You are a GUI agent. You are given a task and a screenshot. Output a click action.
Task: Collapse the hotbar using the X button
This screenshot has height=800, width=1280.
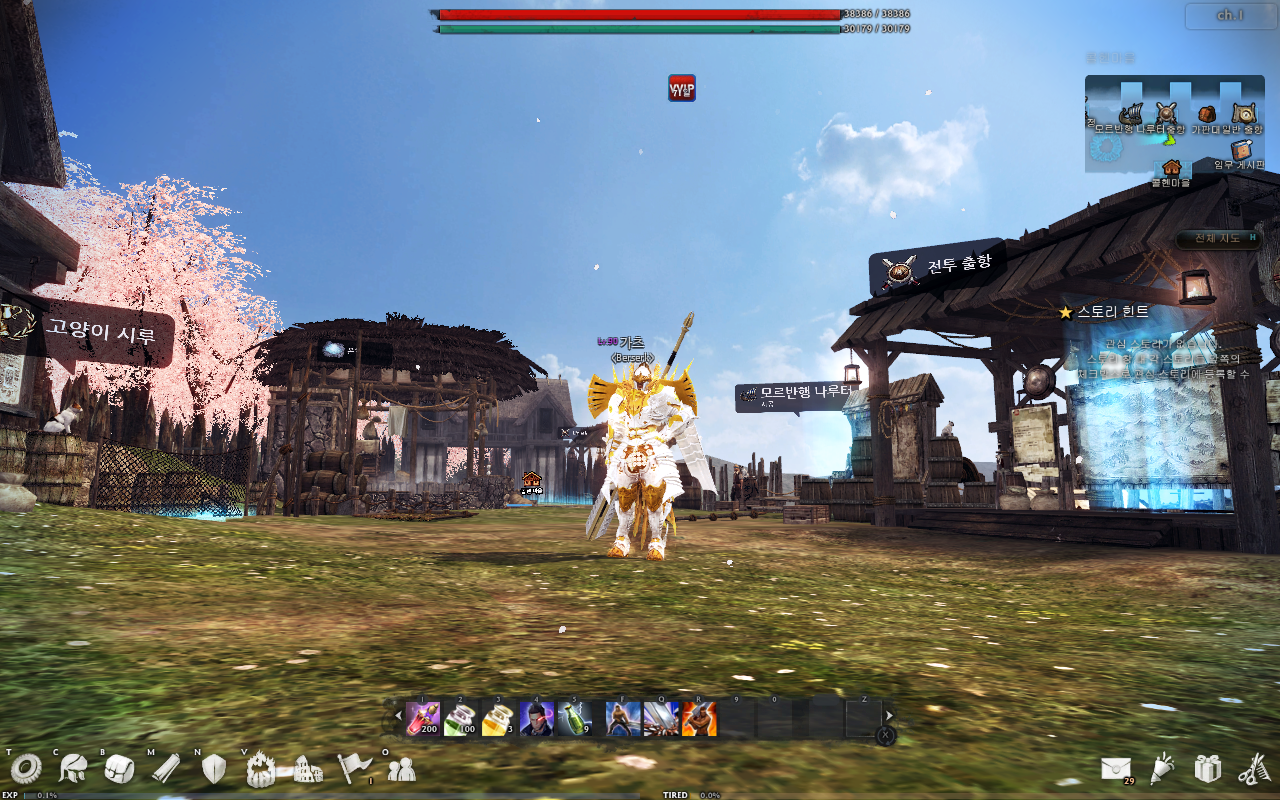(885, 735)
